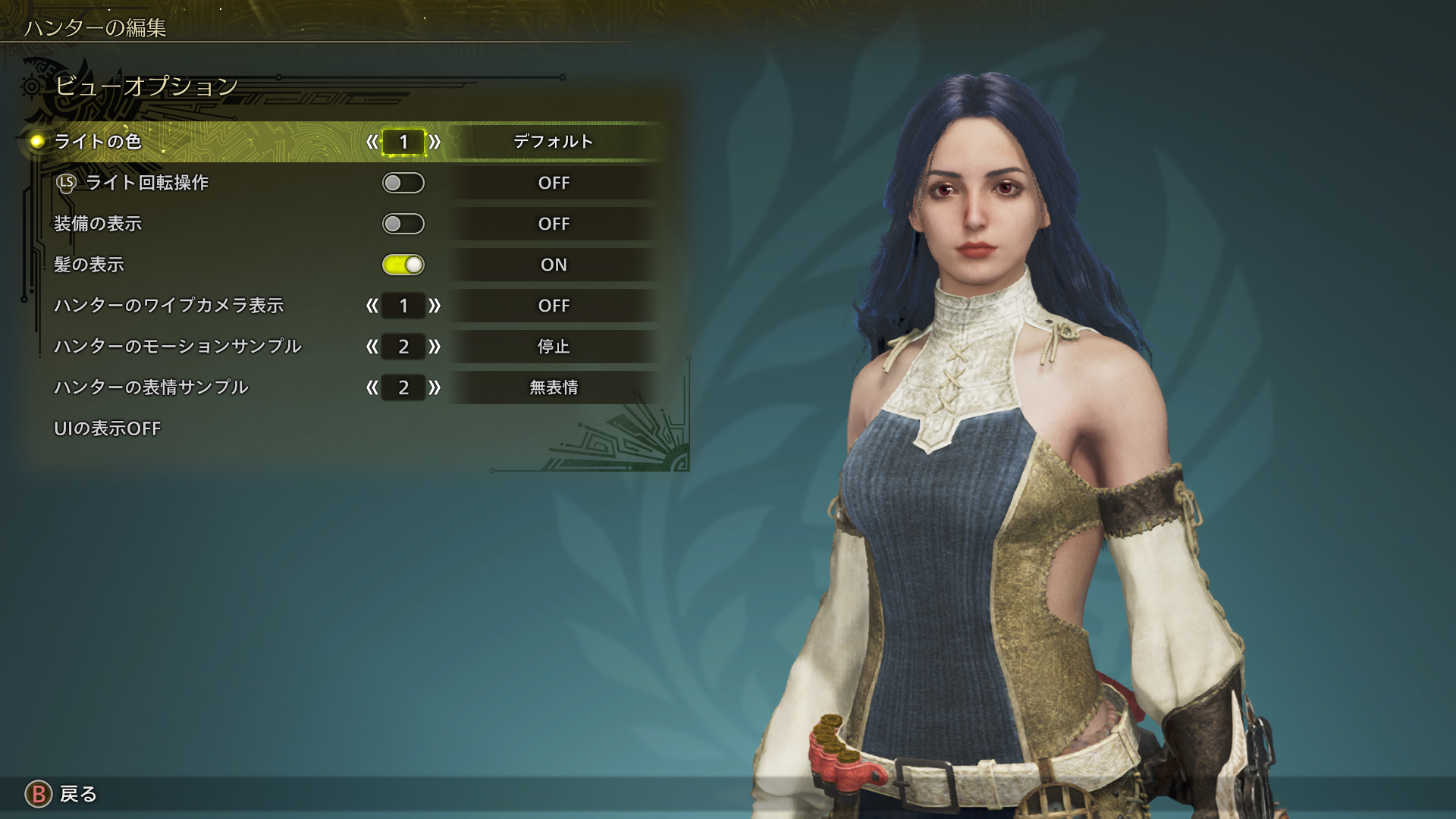This screenshot has width=1456, height=819.
Task: Click left arrow for ハンターのモーションサンプル
Action: pos(372,347)
